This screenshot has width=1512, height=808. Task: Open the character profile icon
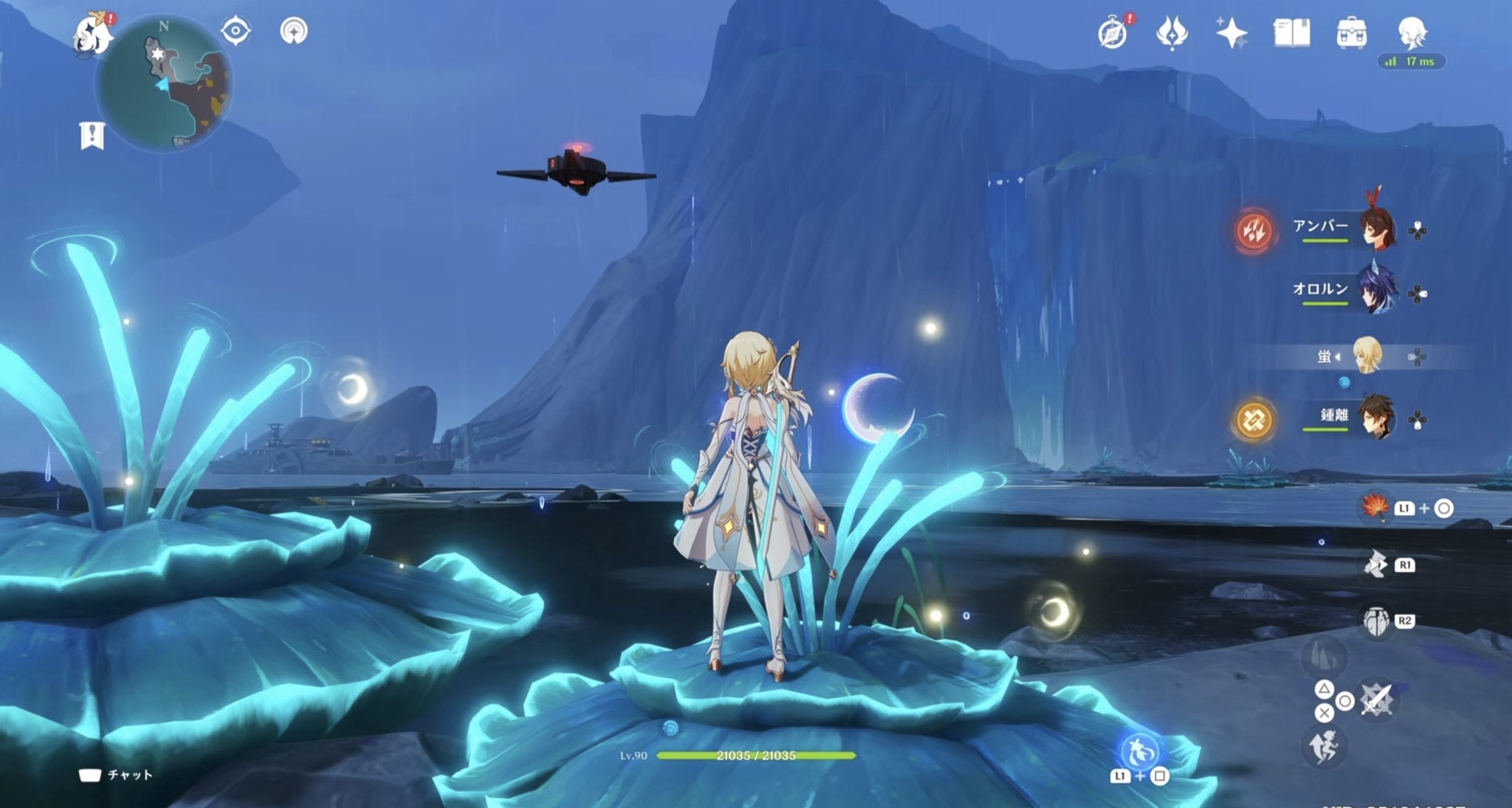coord(1412,32)
